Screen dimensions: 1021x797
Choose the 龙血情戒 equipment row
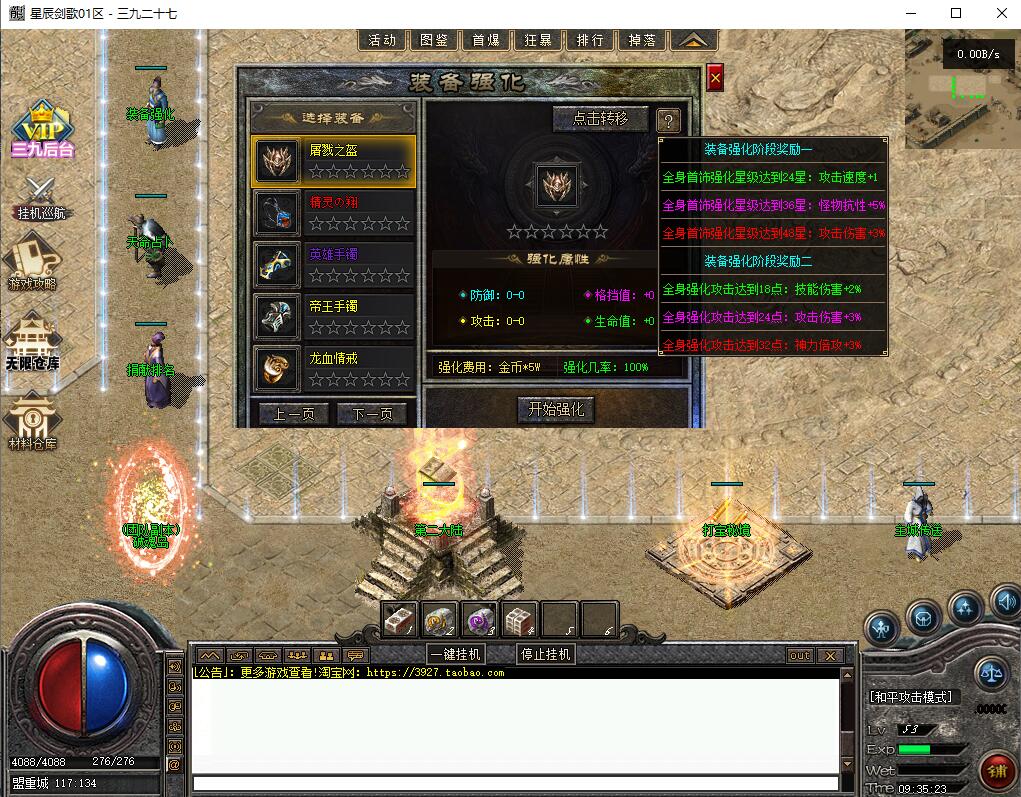332,368
